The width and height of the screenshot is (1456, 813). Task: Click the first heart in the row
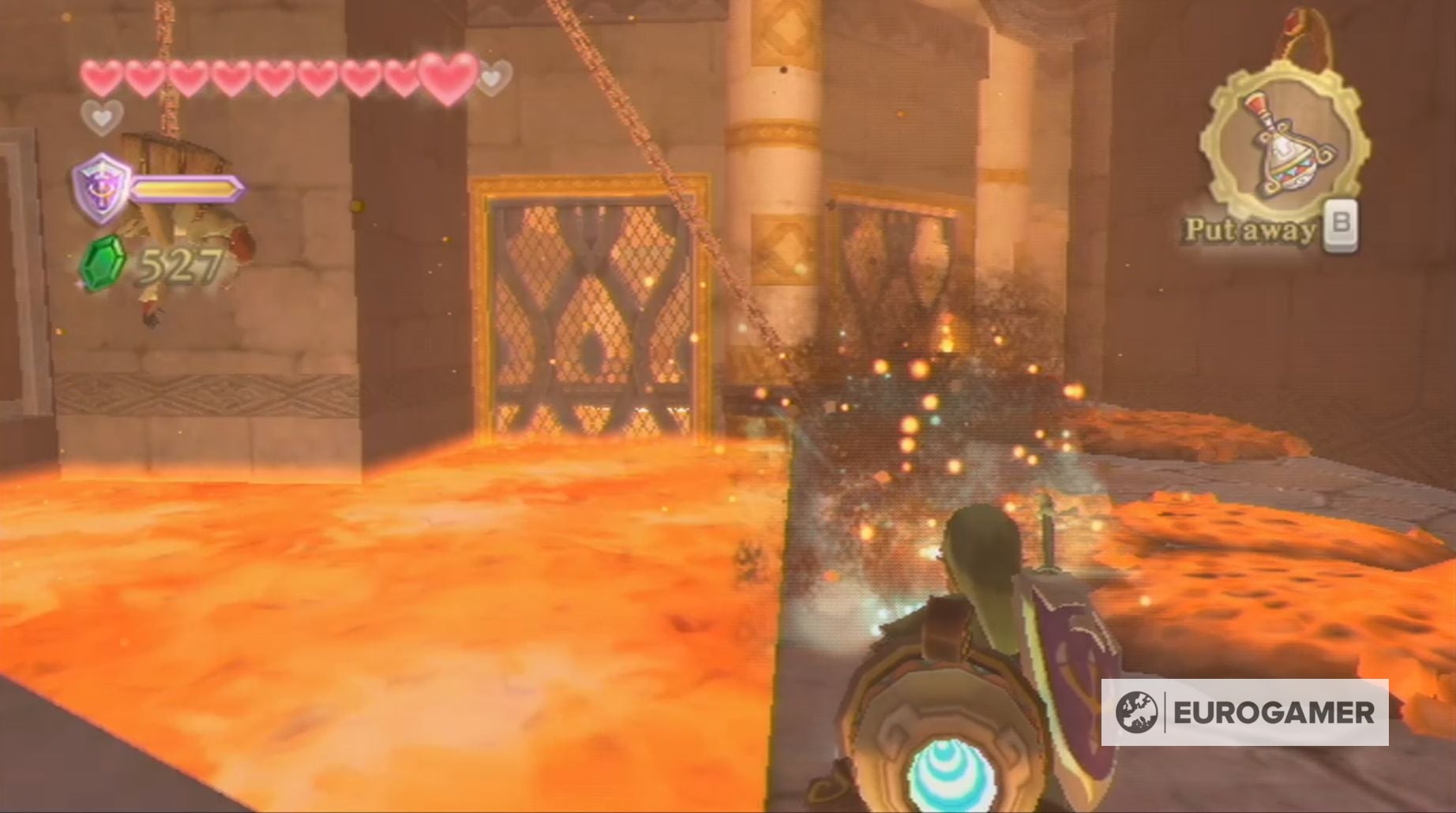[99, 79]
